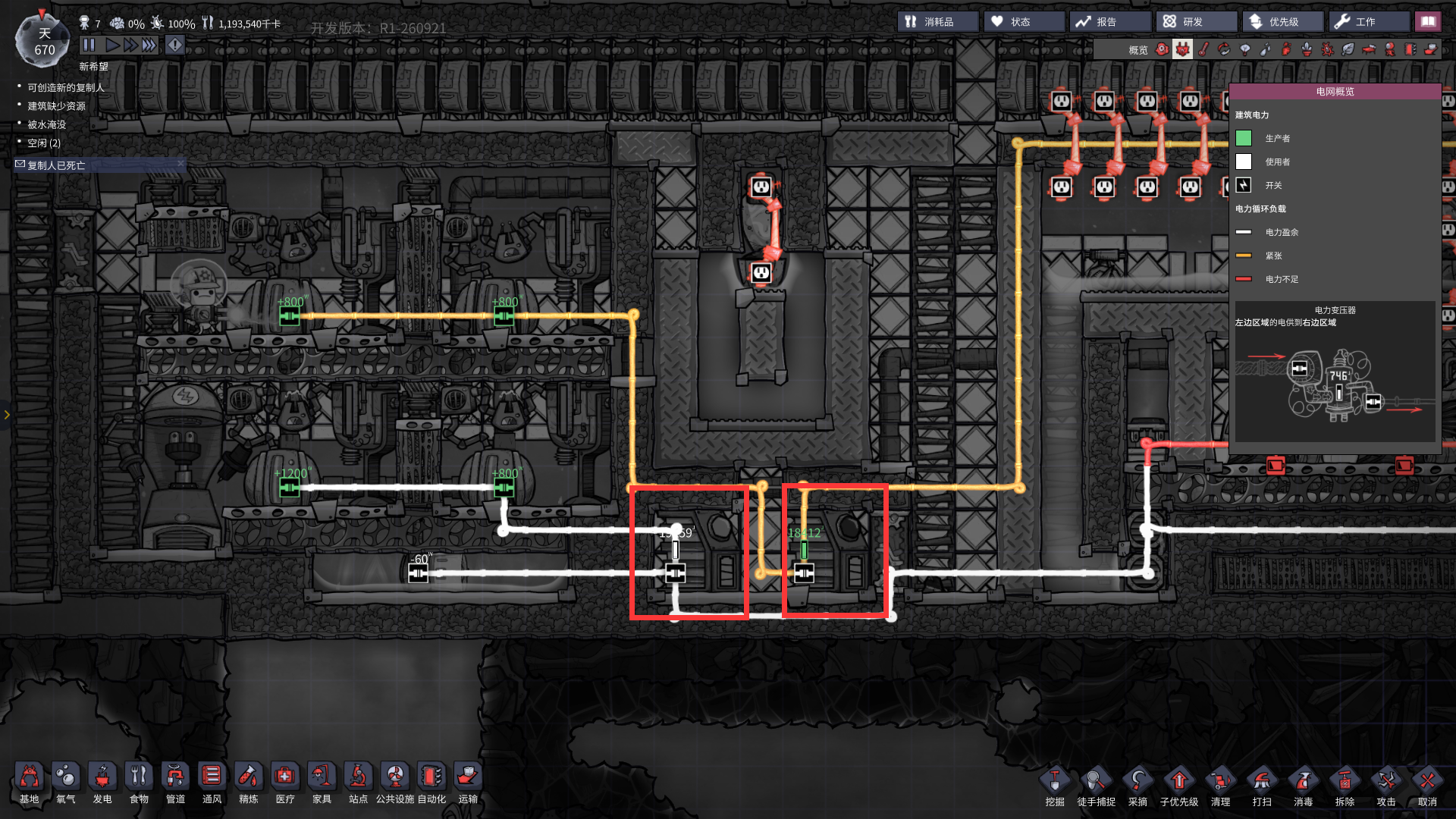Toggle off the active power overlay icon
Image resolution: width=1456 pixels, height=819 pixels.
point(1183,49)
